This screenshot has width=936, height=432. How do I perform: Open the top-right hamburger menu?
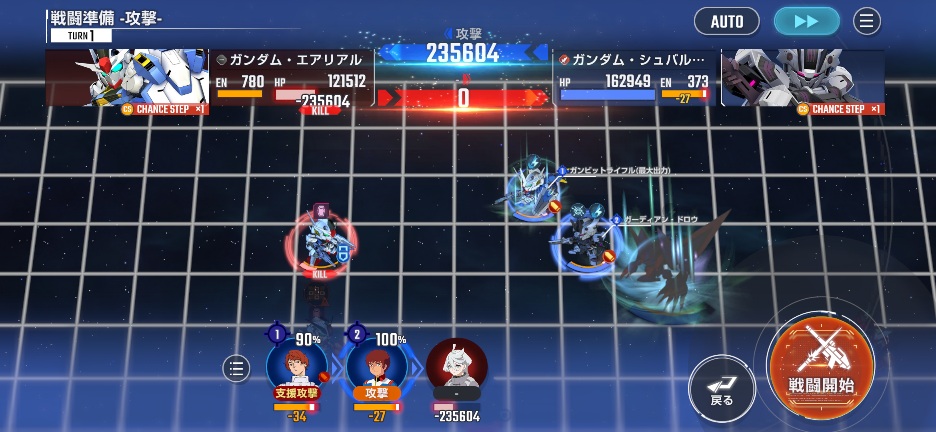867,21
